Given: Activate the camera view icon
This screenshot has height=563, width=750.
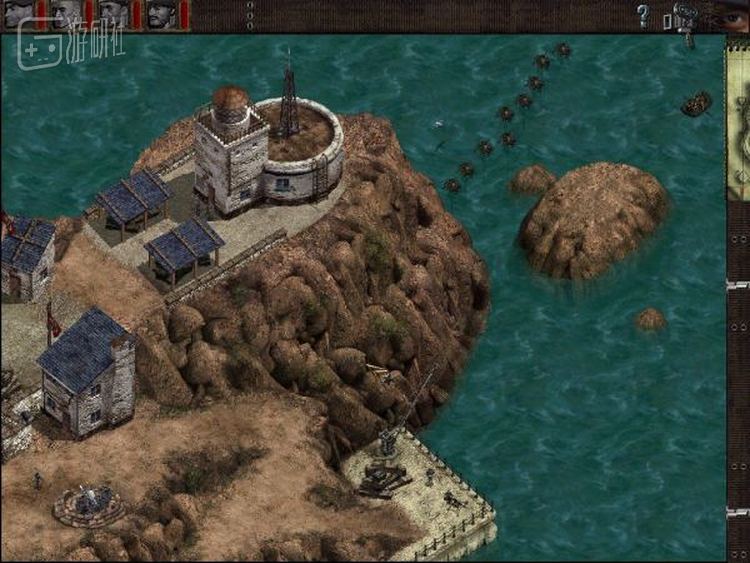Looking at the screenshot, I should tap(685, 17).
